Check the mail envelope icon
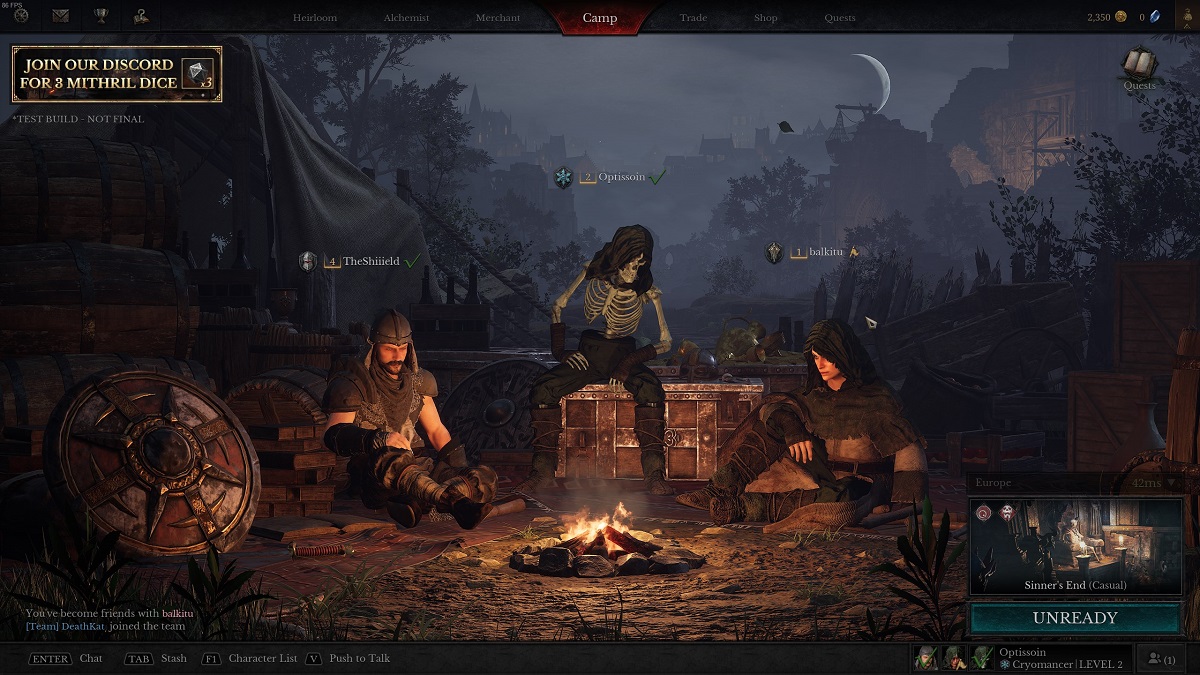The image size is (1200, 675). [61, 16]
